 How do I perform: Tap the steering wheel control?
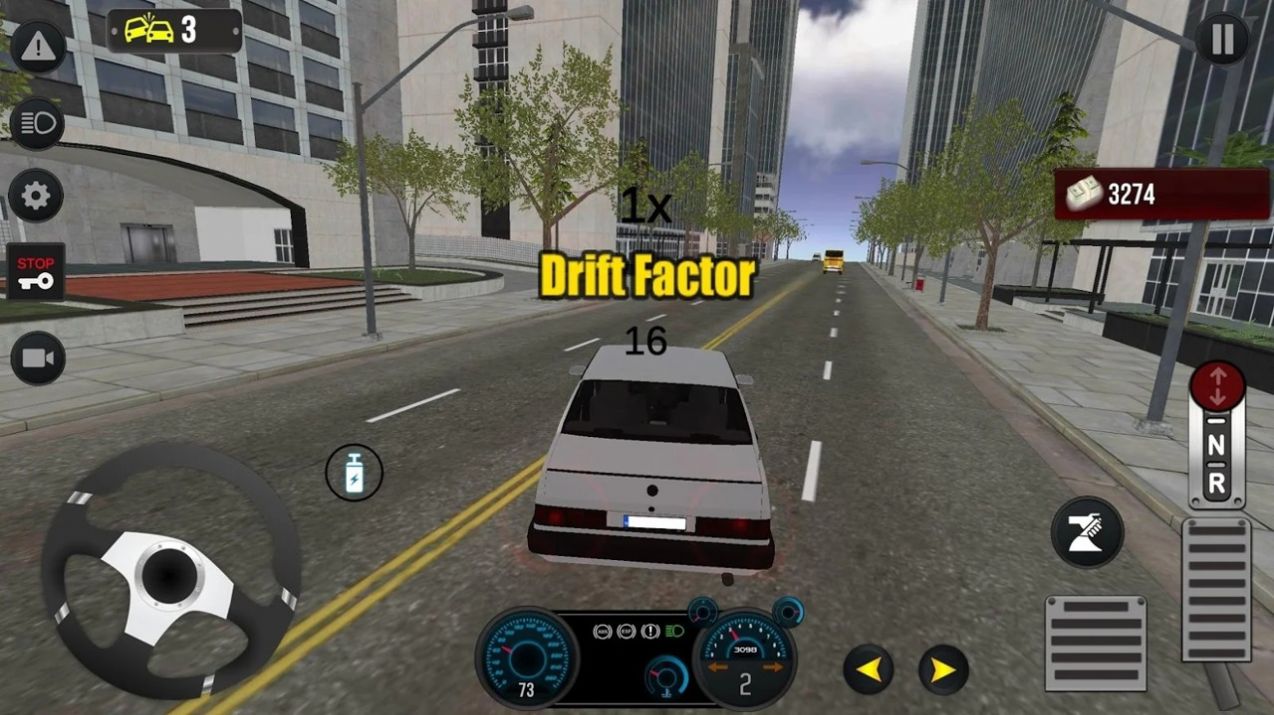click(x=170, y=572)
